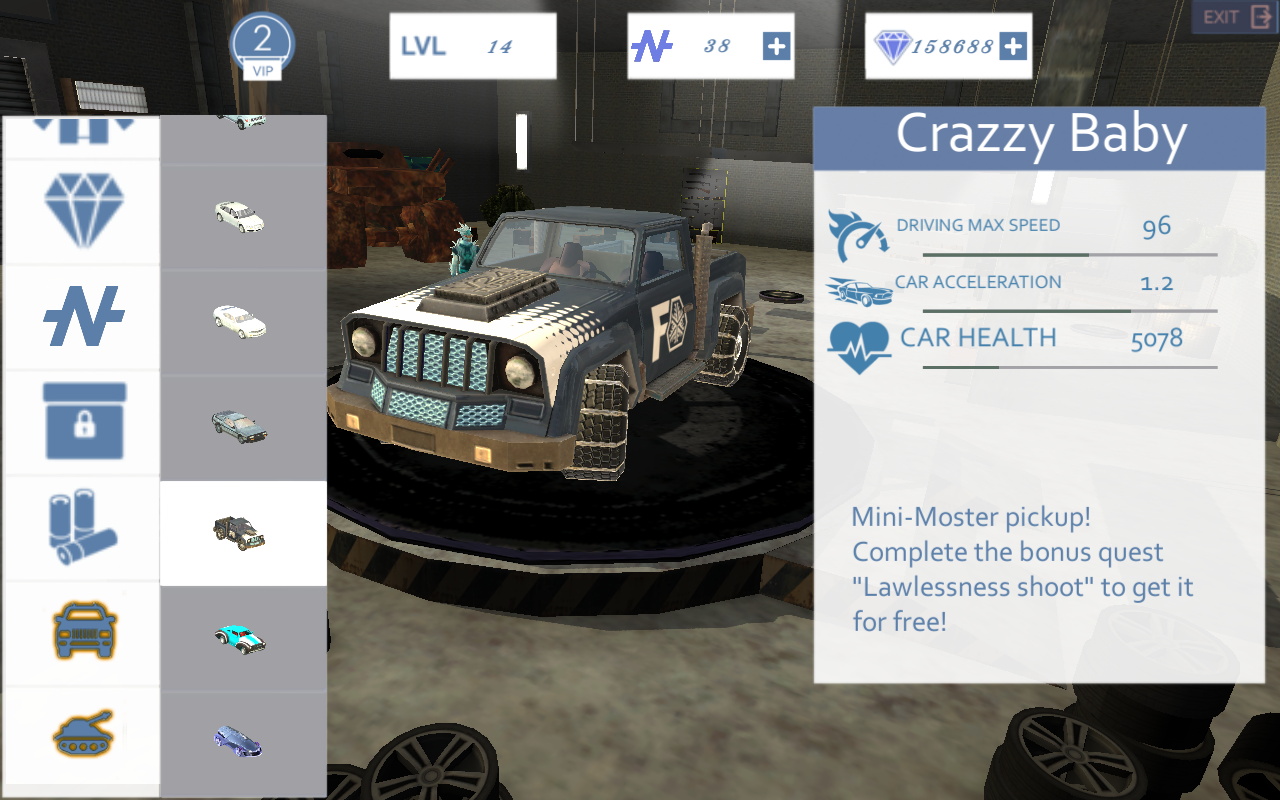Open the diamond shop category
The width and height of the screenshot is (1280, 800).
[81, 210]
